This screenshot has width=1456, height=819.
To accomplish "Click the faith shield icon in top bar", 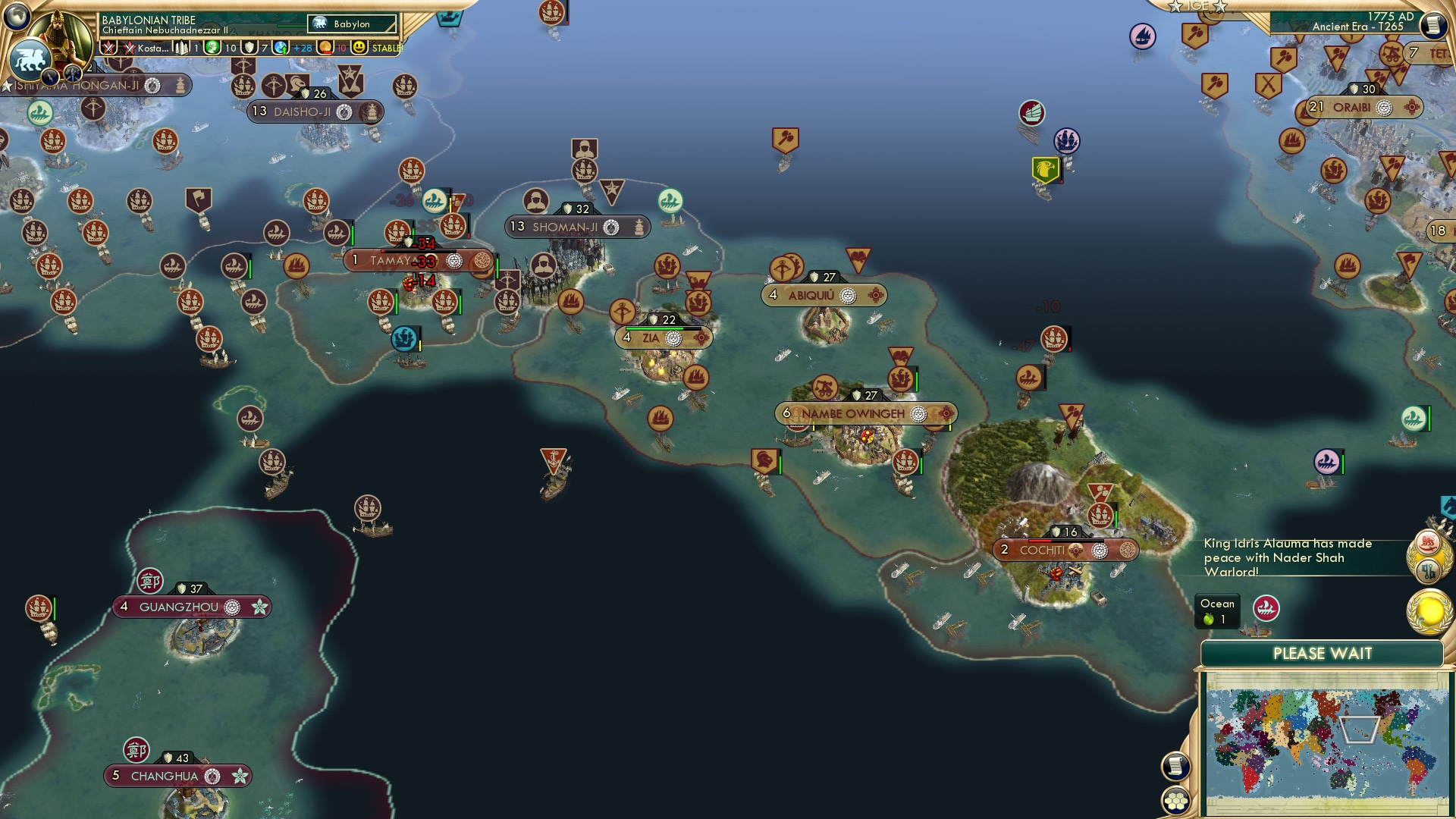I will (250, 48).
